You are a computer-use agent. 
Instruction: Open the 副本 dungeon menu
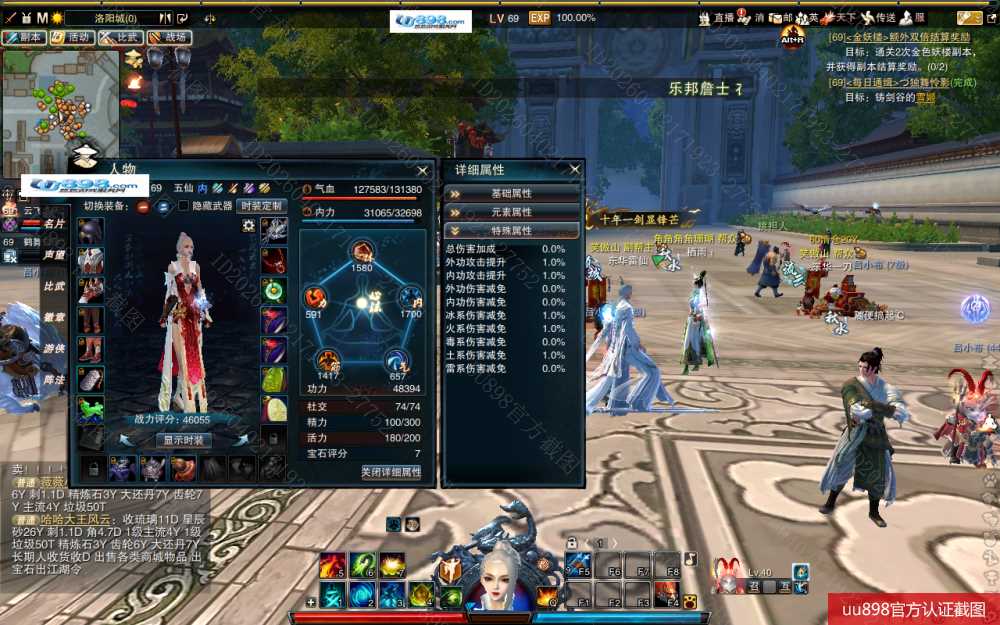pyautogui.click(x=24, y=37)
